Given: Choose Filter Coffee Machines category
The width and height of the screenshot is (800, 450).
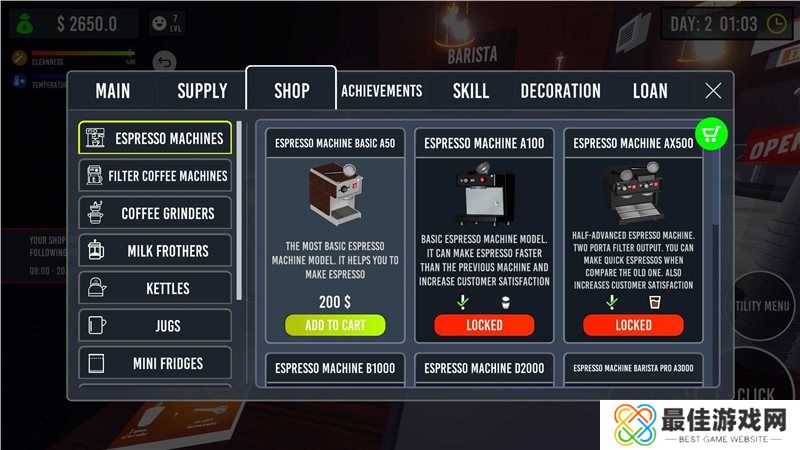Looking at the screenshot, I should pos(155,176).
